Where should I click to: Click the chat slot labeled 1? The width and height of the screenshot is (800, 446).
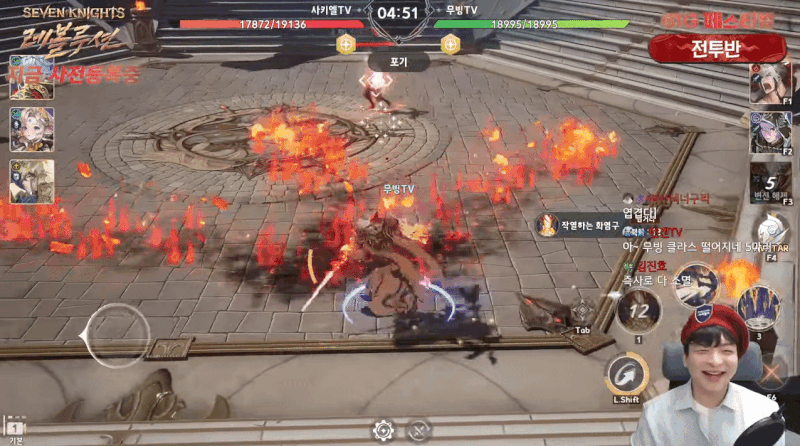(x=15, y=431)
